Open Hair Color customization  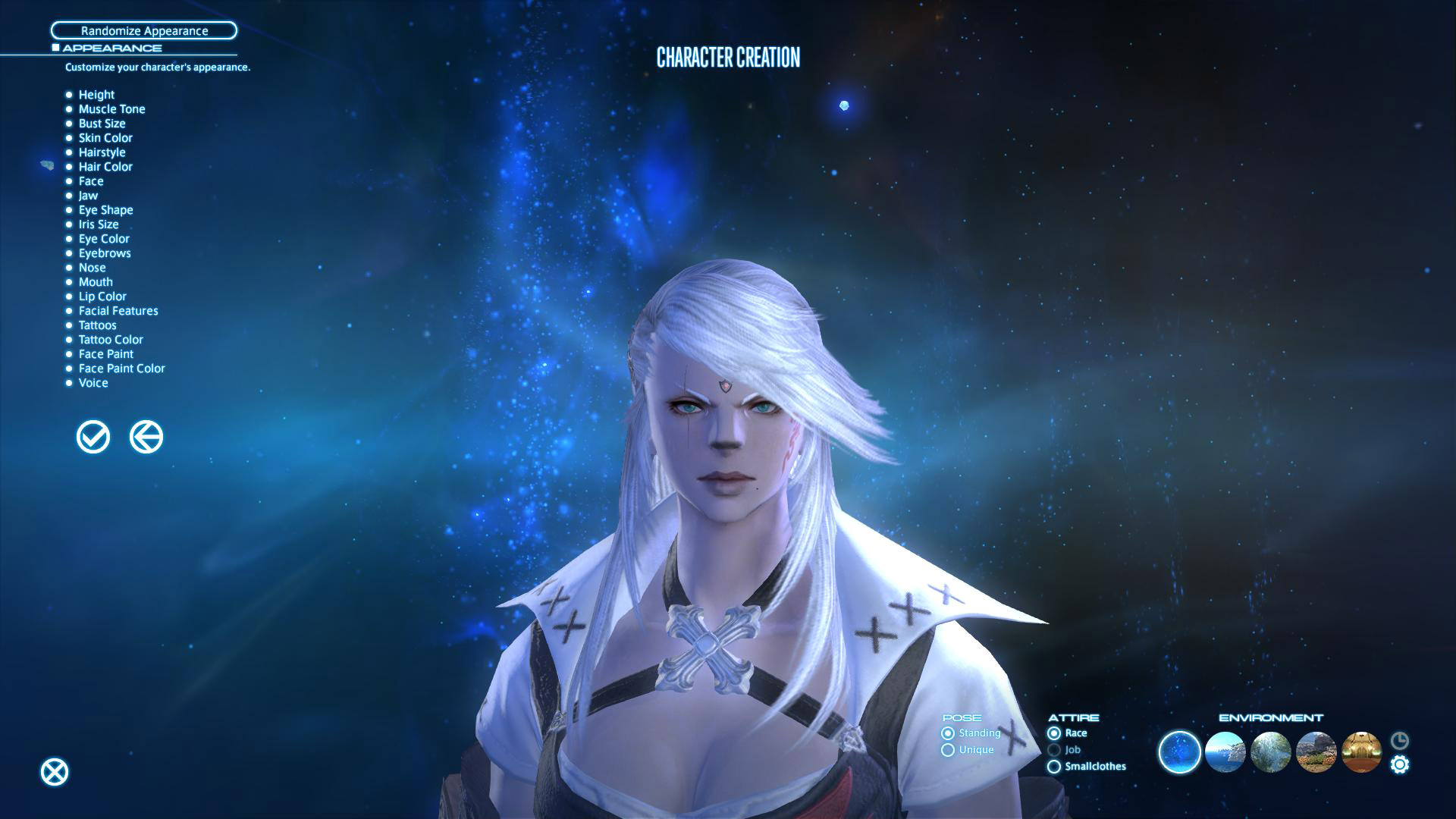105,167
